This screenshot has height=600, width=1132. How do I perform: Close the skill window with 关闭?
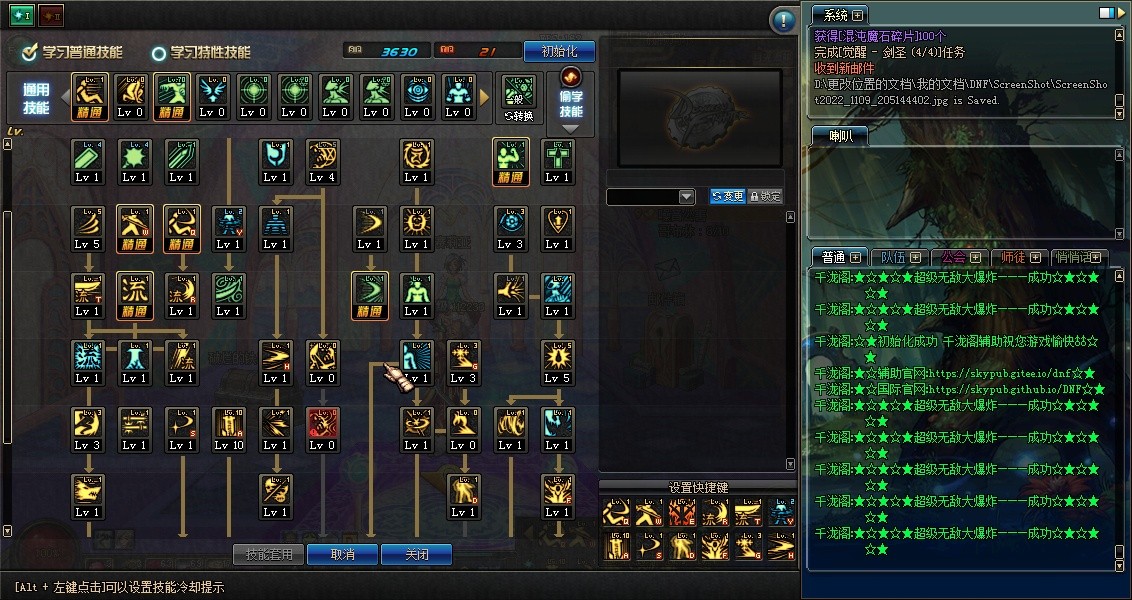point(416,554)
